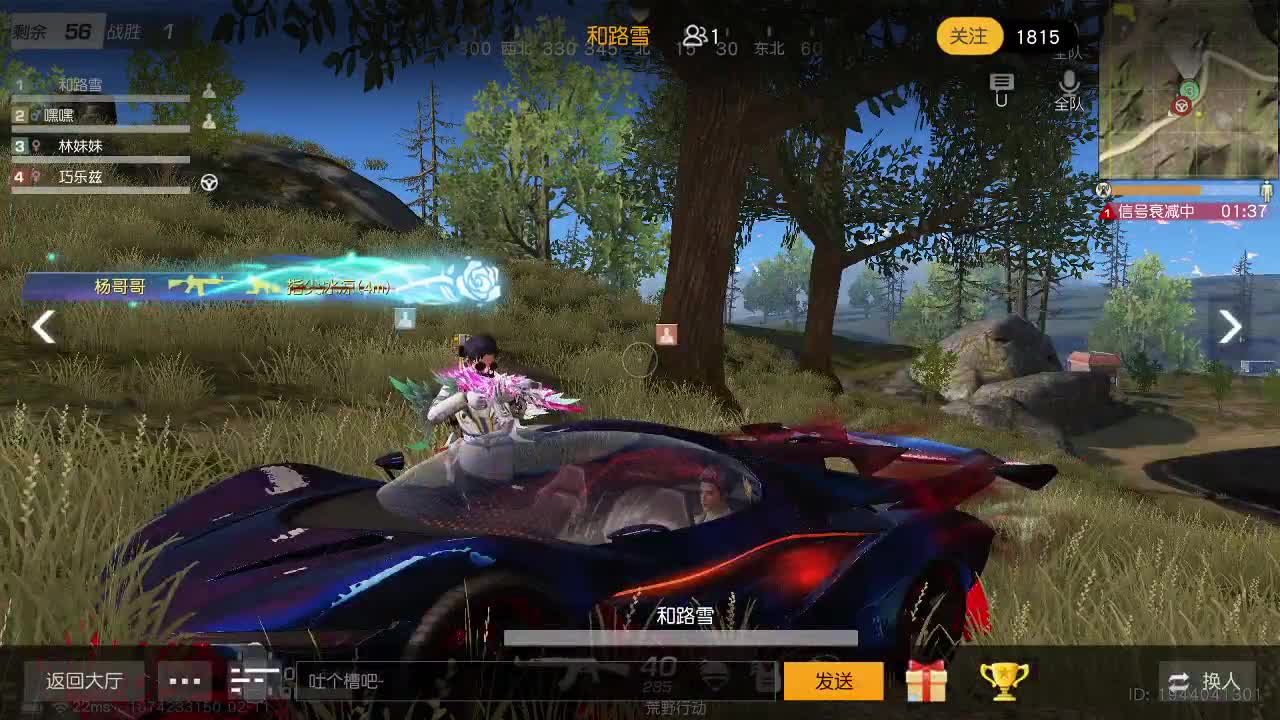Open the gift box panel

coord(927,683)
